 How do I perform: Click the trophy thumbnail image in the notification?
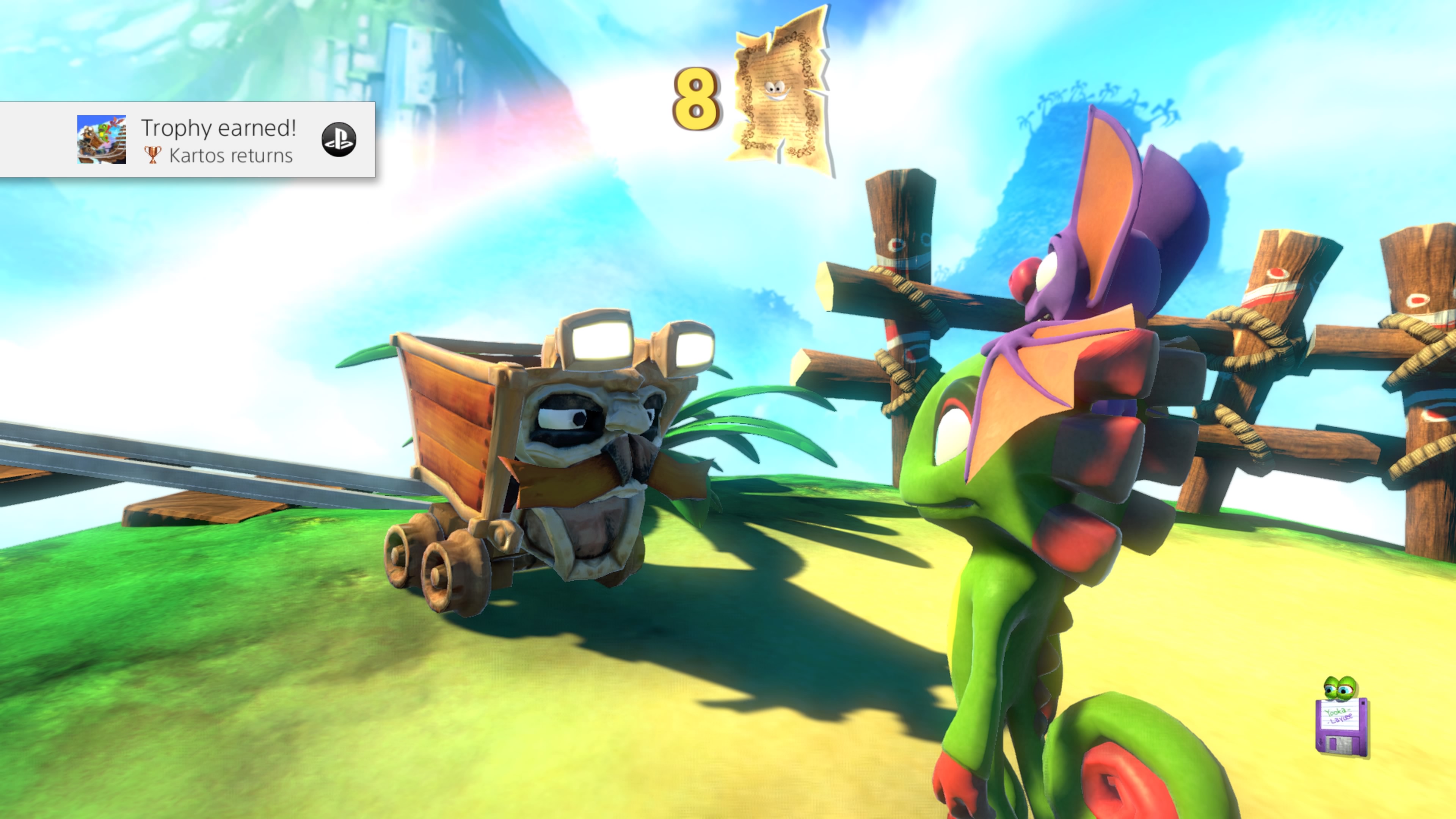101,140
